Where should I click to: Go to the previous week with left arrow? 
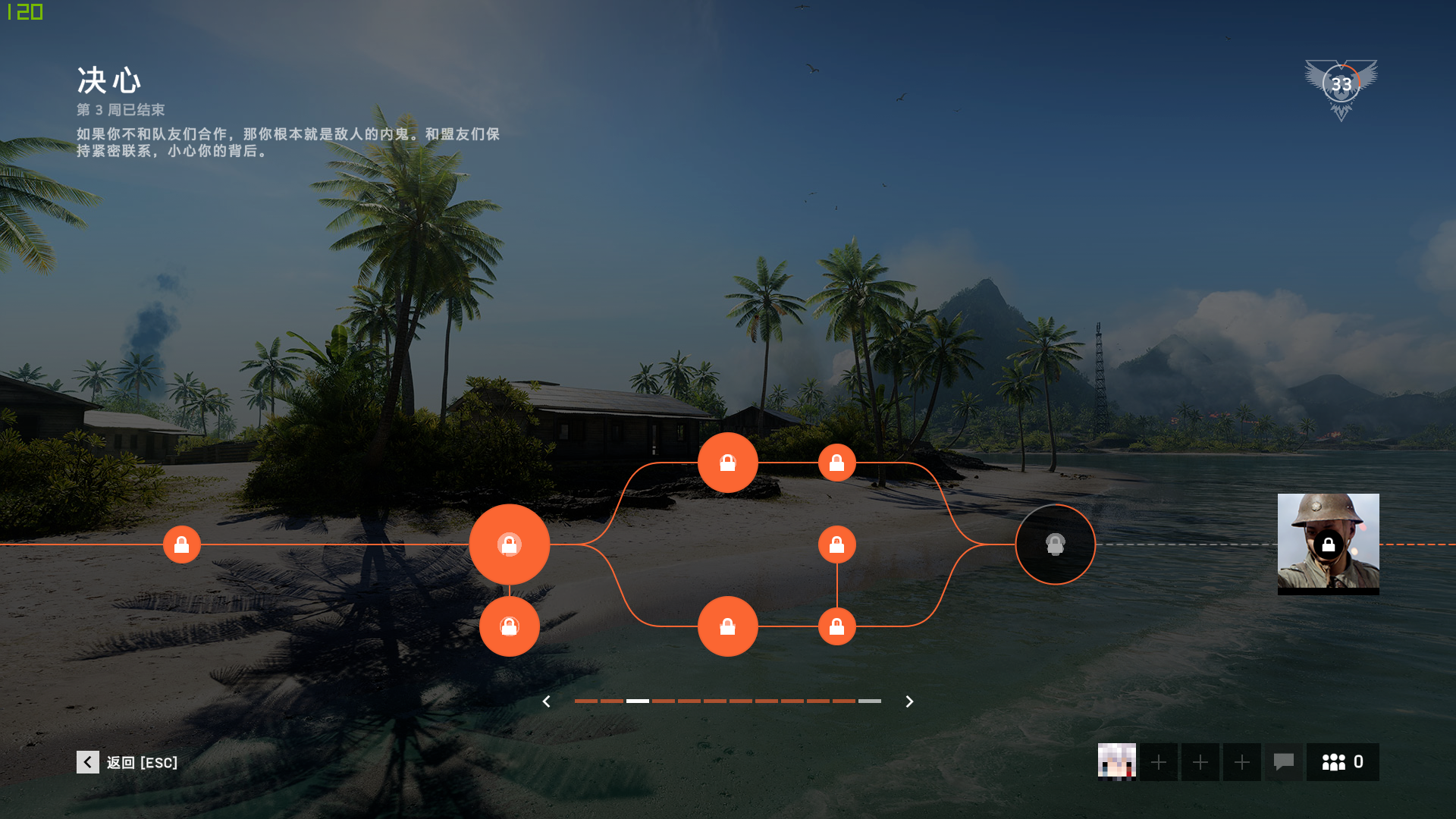pos(546,701)
